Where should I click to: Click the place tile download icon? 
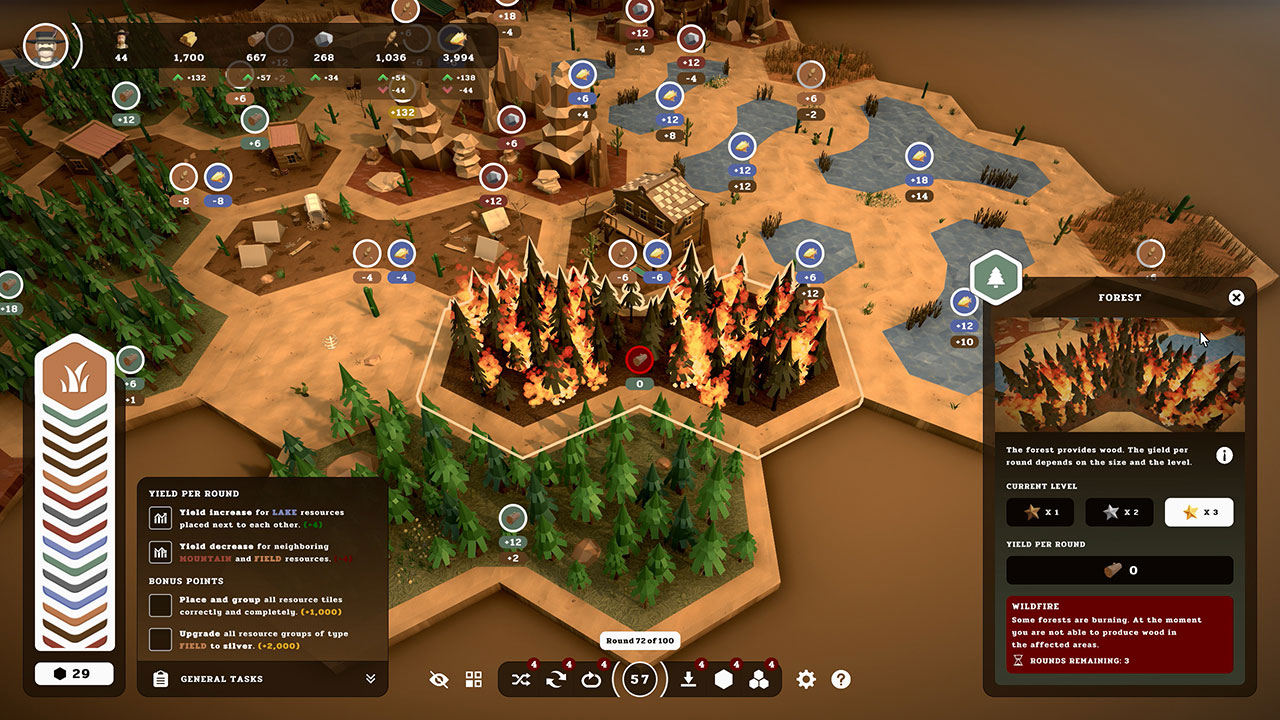(690, 679)
